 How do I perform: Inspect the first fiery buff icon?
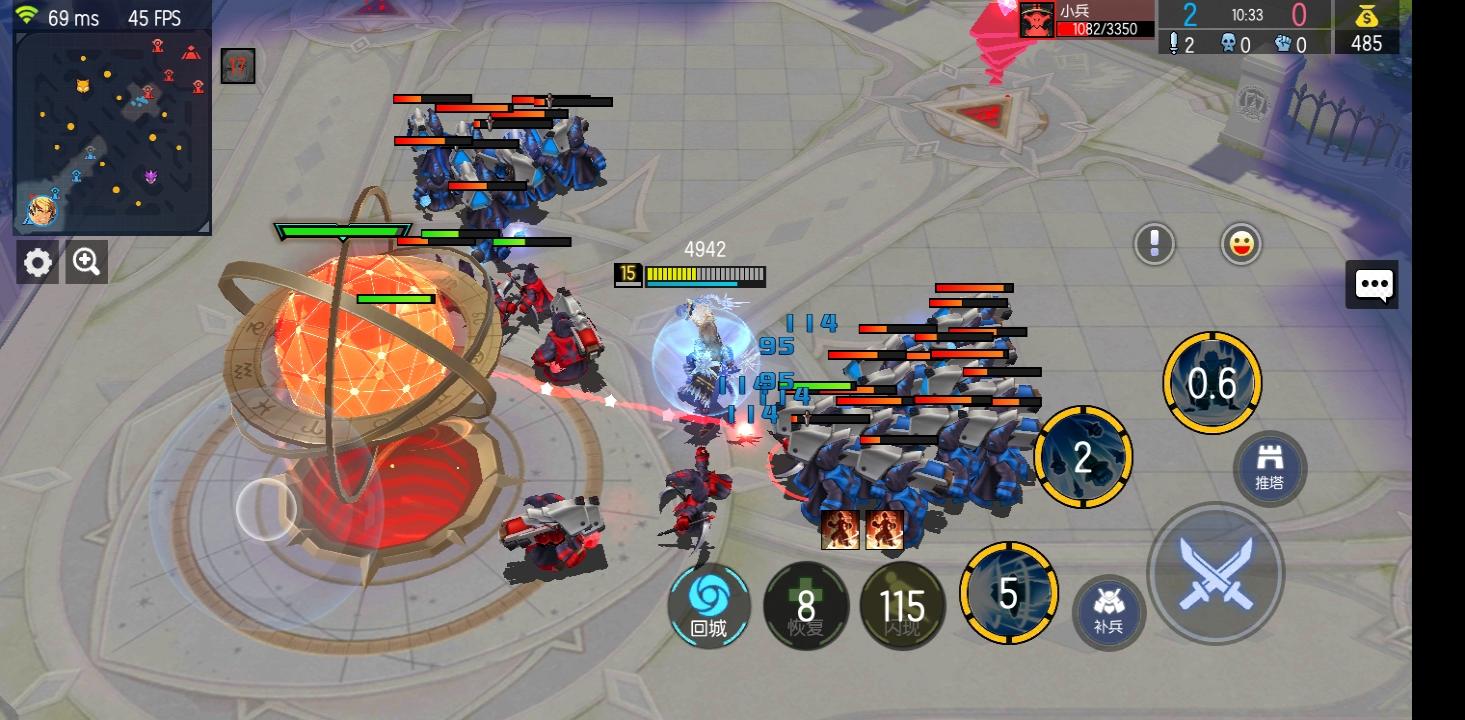pos(842,530)
